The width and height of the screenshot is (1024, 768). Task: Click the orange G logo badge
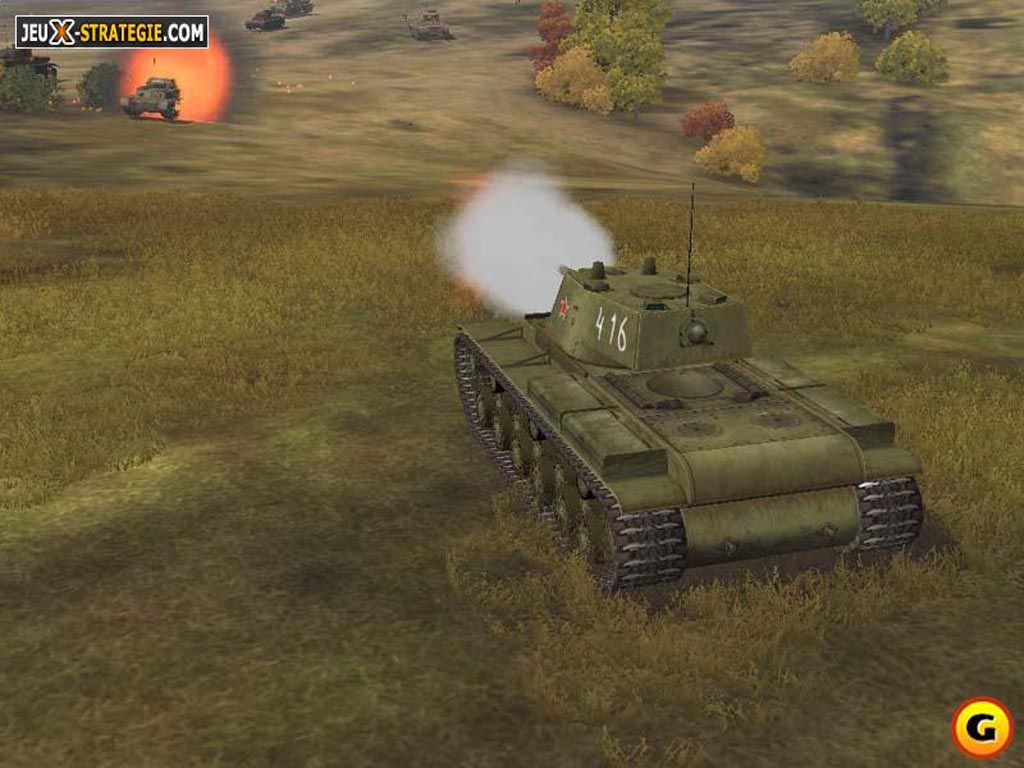coord(981,727)
